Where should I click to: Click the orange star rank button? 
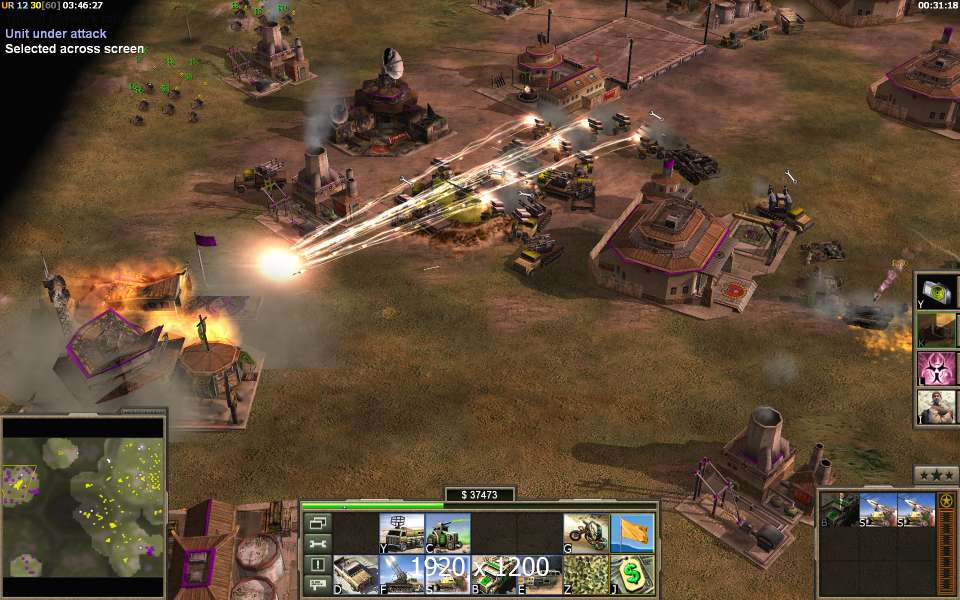[946, 501]
